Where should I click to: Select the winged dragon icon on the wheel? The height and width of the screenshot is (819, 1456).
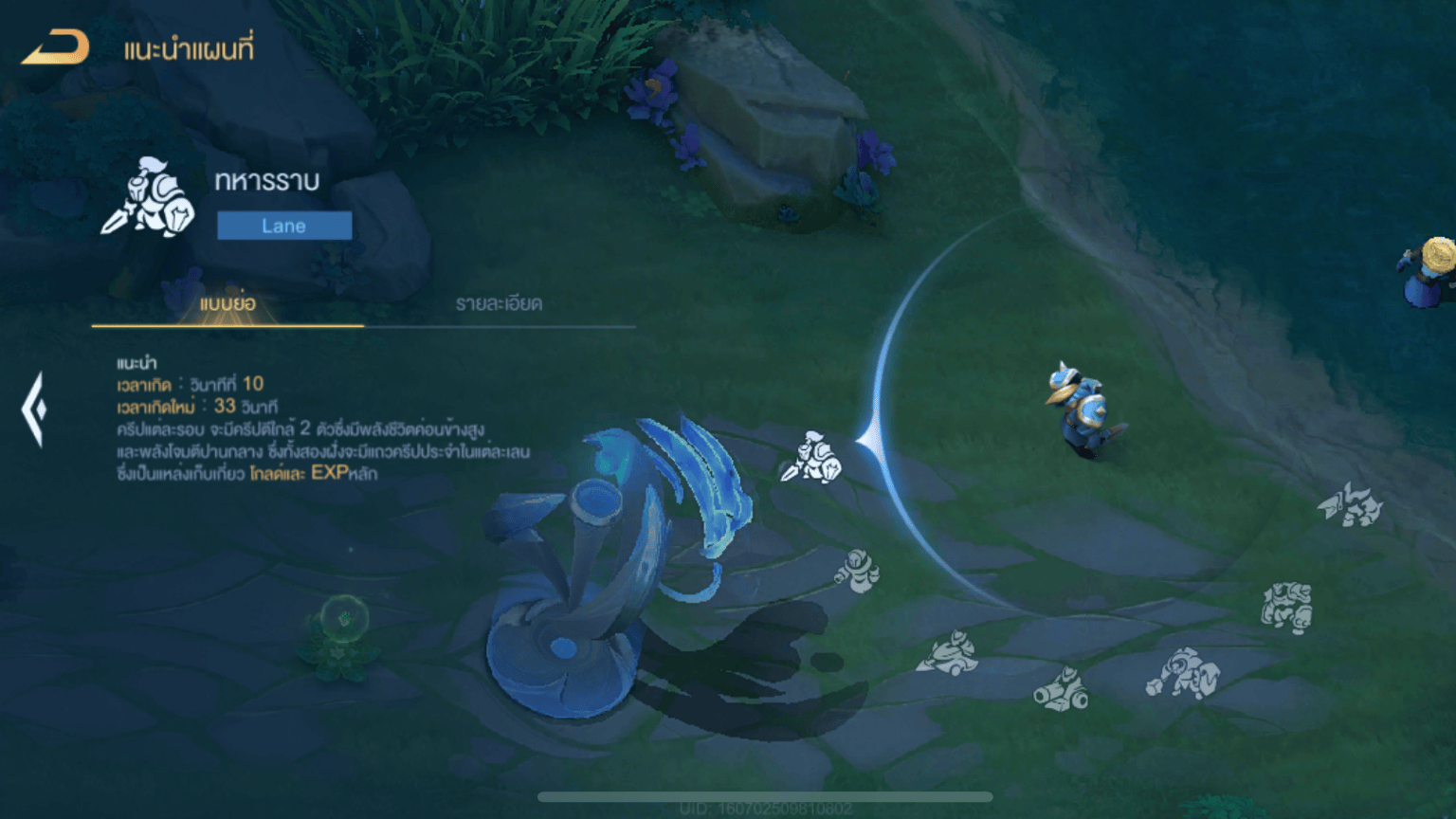[x=1350, y=503]
